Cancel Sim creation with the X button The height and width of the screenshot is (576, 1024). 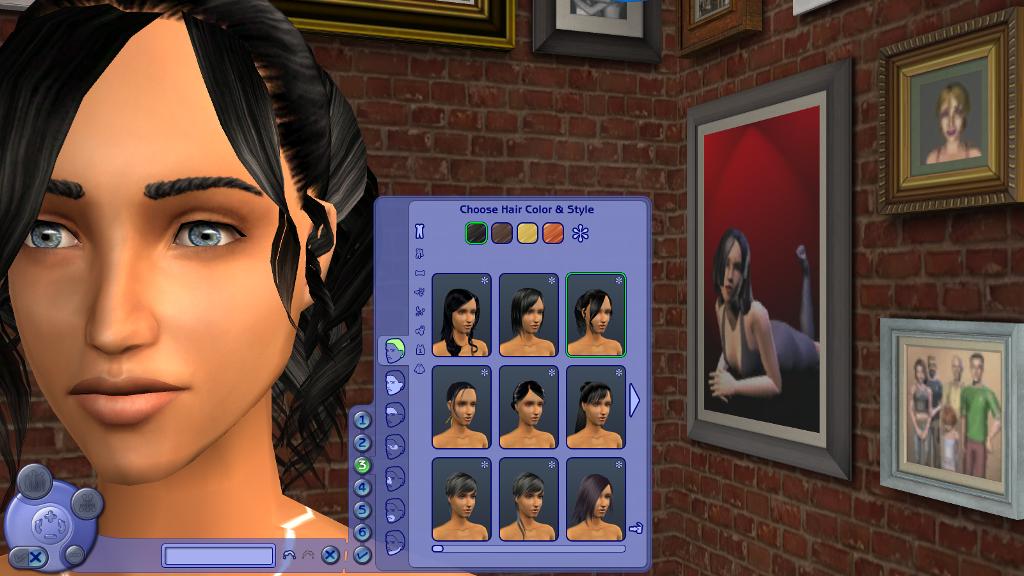[331, 555]
